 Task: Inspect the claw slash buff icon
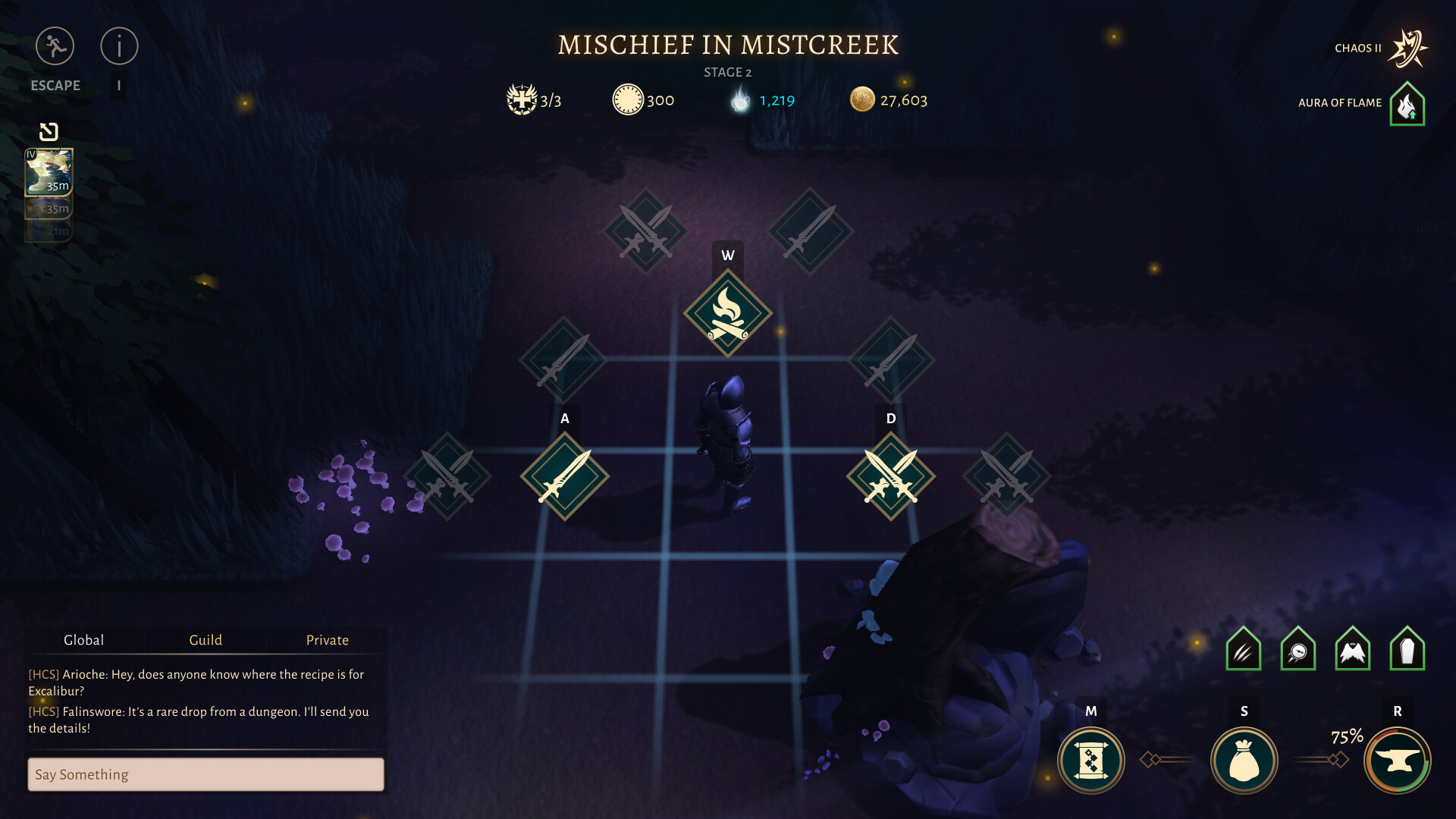pyautogui.click(x=1243, y=649)
